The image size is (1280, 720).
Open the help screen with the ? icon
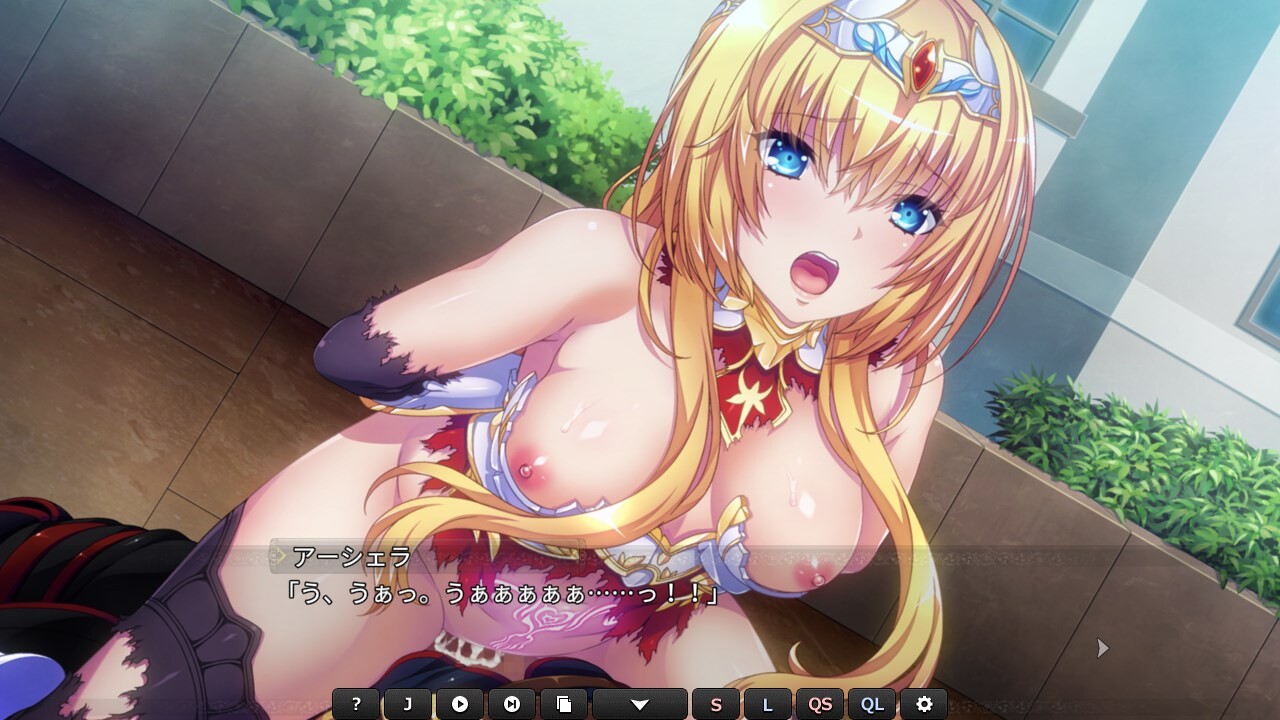tap(355, 703)
